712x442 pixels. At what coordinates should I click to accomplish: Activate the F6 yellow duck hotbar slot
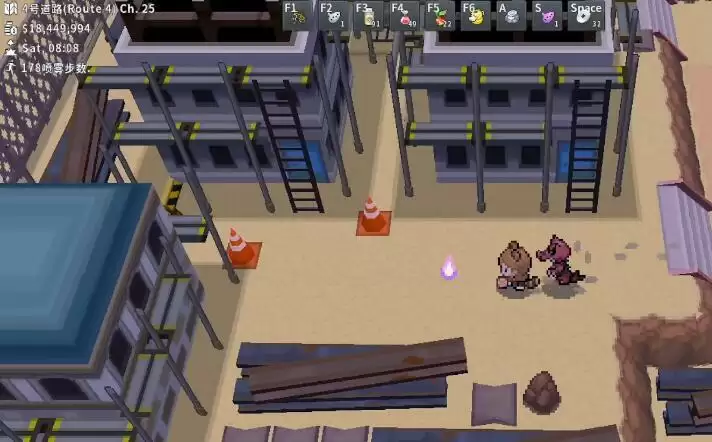click(476, 15)
